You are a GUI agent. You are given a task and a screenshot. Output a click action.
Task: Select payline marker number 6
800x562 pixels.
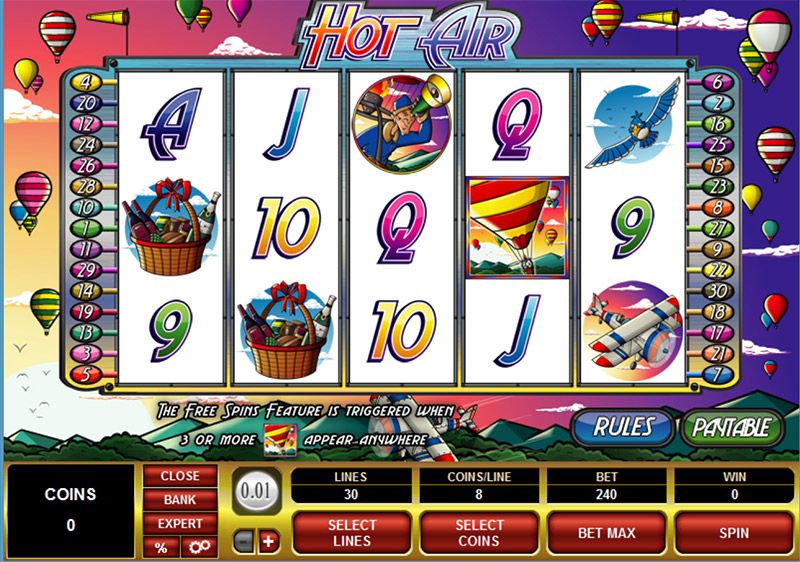(x=716, y=82)
